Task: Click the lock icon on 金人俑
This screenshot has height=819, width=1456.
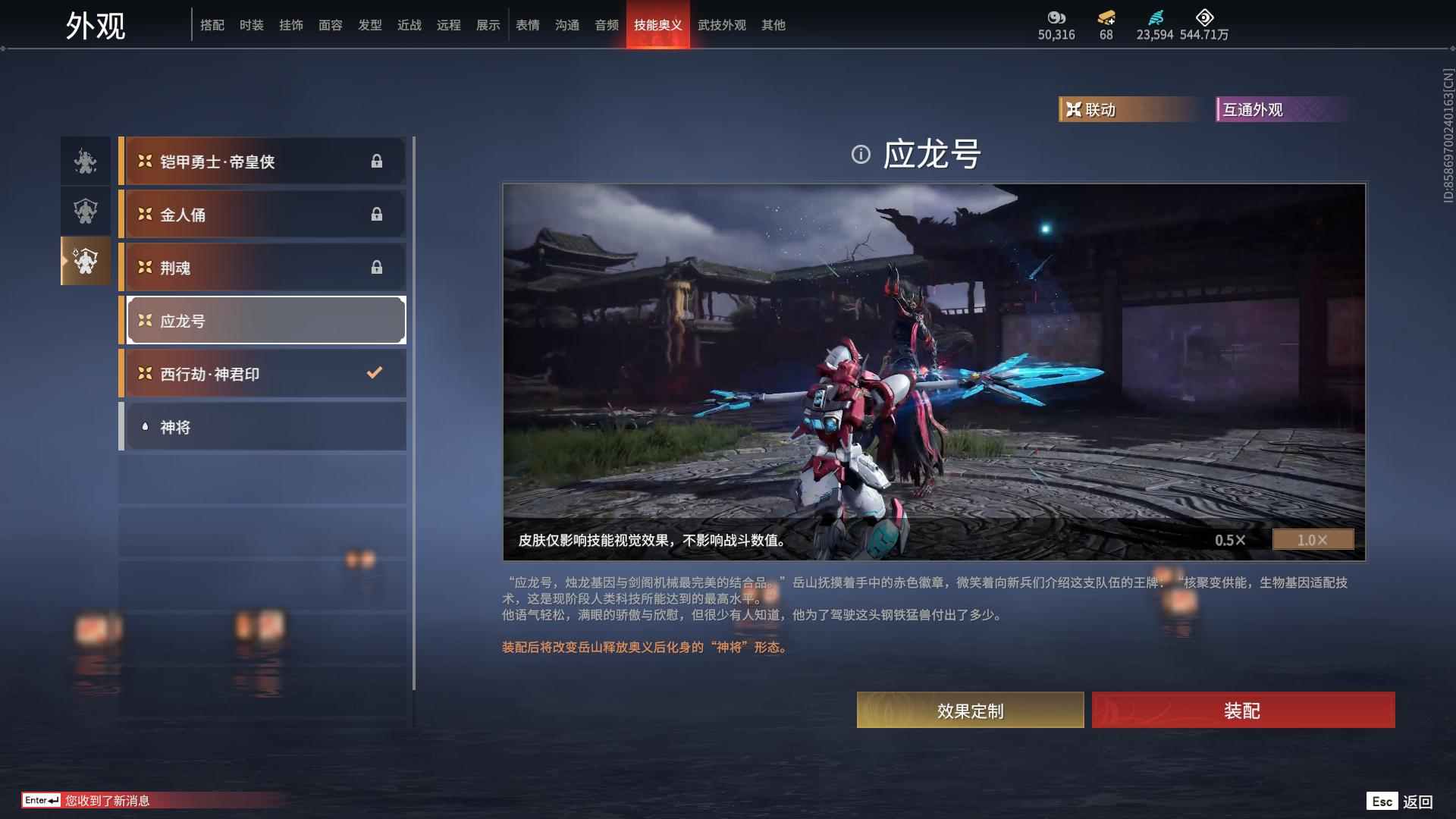Action: click(x=378, y=214)
